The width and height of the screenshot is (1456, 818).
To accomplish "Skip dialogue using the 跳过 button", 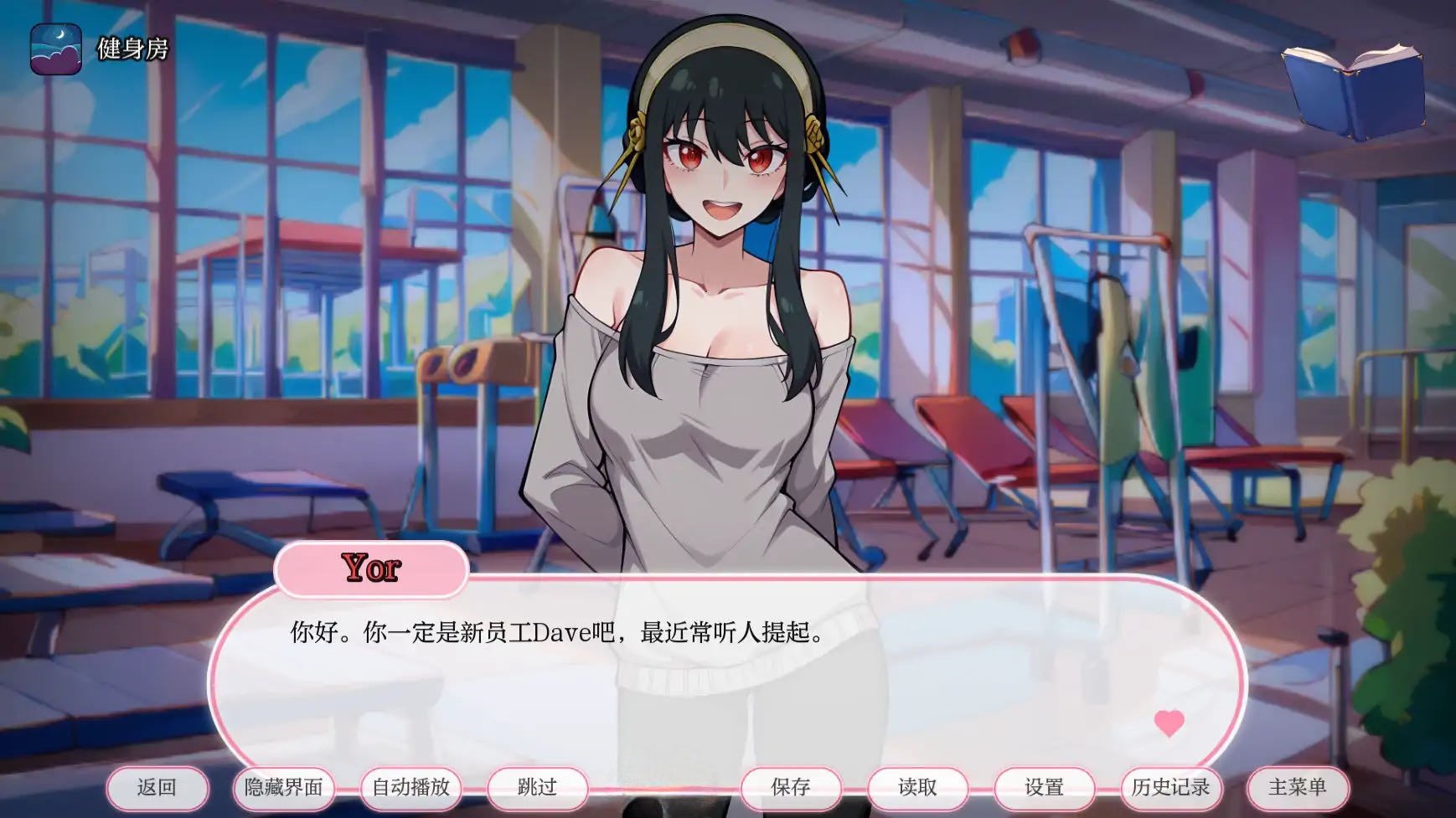I will point(537,788).
